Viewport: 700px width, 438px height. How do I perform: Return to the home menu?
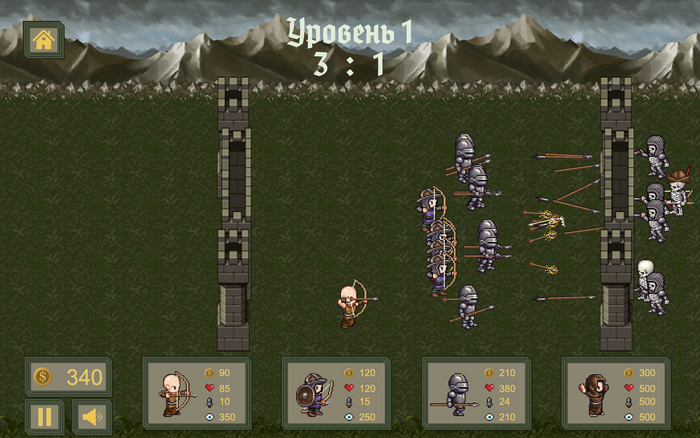point(44,40)
